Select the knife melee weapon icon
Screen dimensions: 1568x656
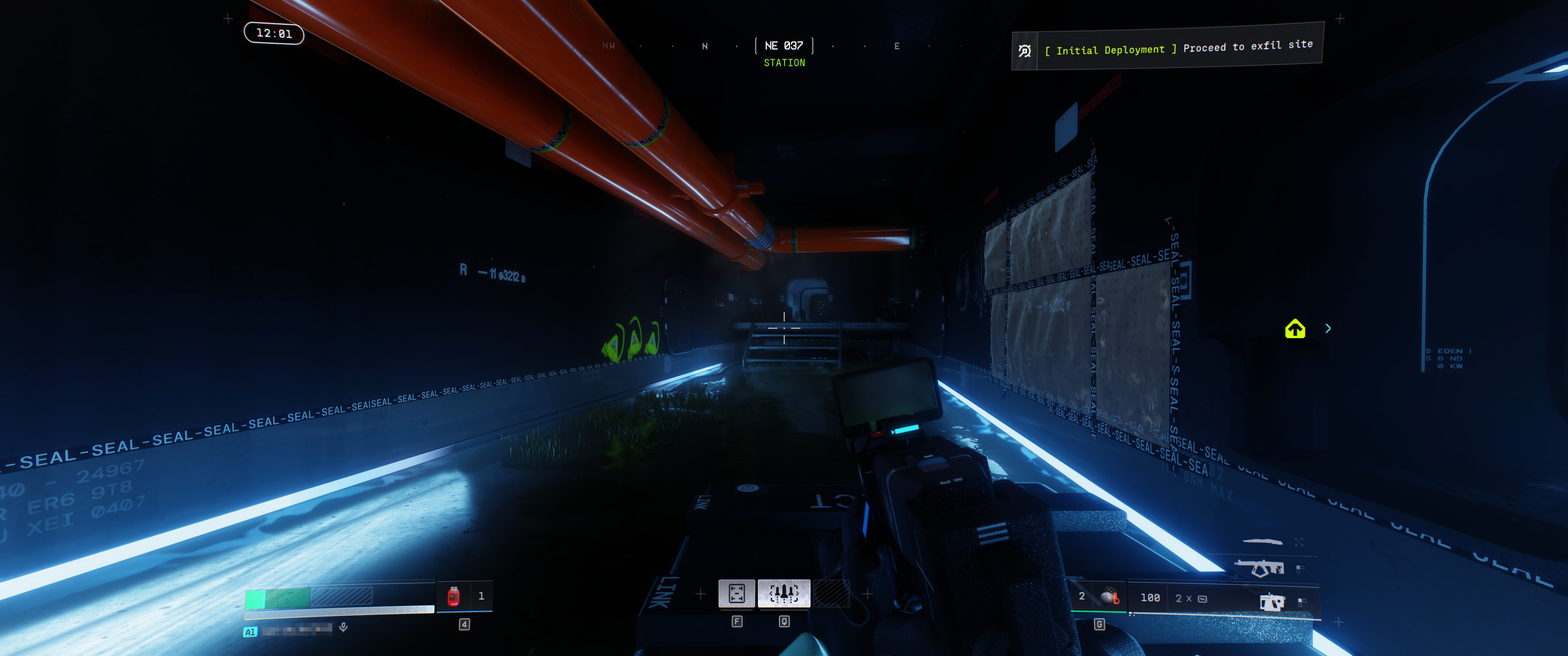point(1262,541)
